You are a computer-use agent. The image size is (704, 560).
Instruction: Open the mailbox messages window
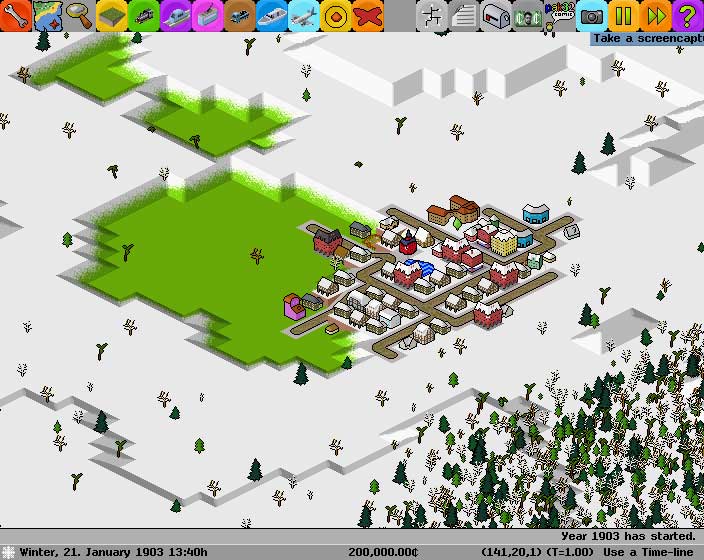pos(496,15)
